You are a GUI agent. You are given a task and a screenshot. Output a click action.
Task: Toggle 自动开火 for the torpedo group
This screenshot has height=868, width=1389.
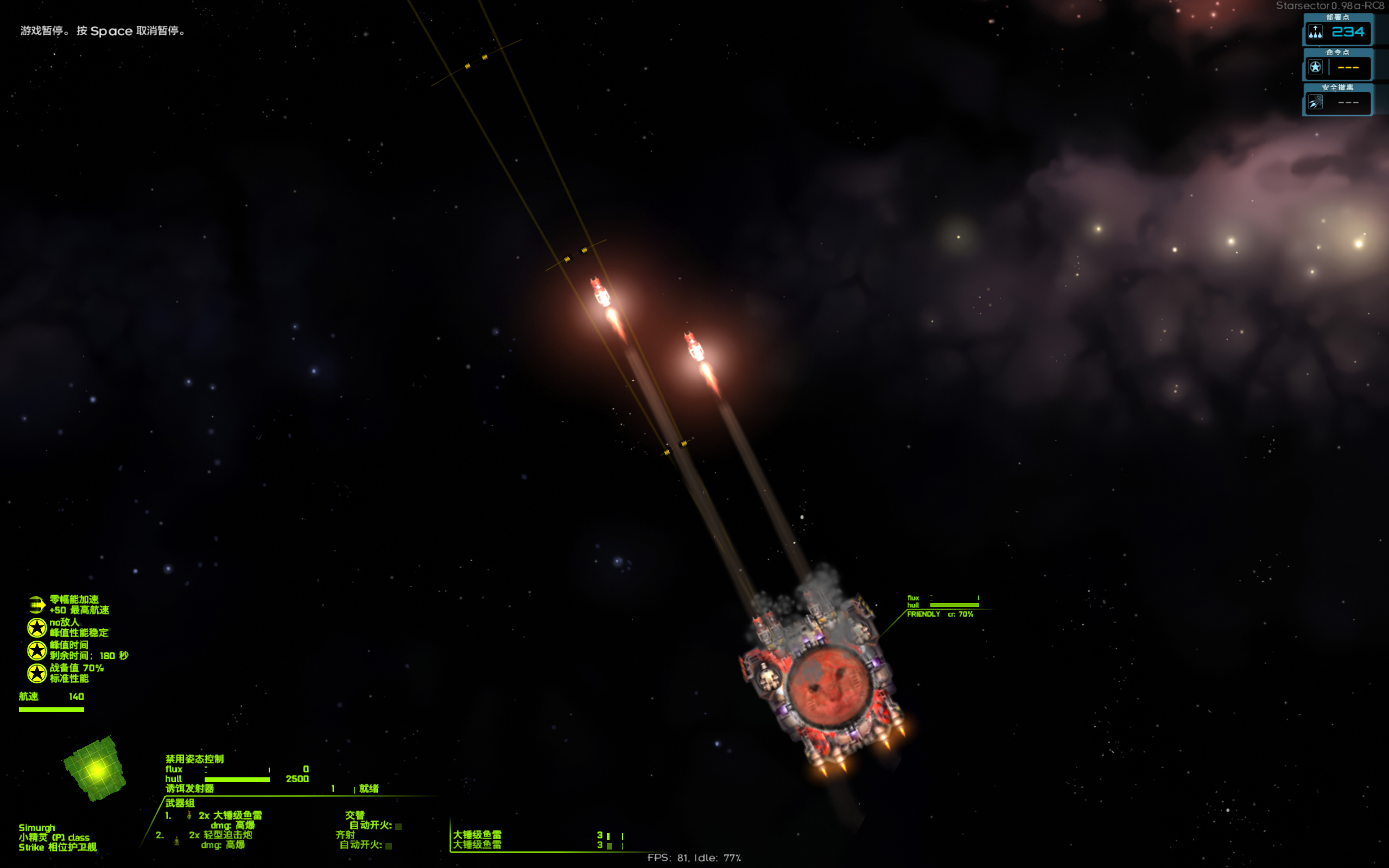[398, 826]
